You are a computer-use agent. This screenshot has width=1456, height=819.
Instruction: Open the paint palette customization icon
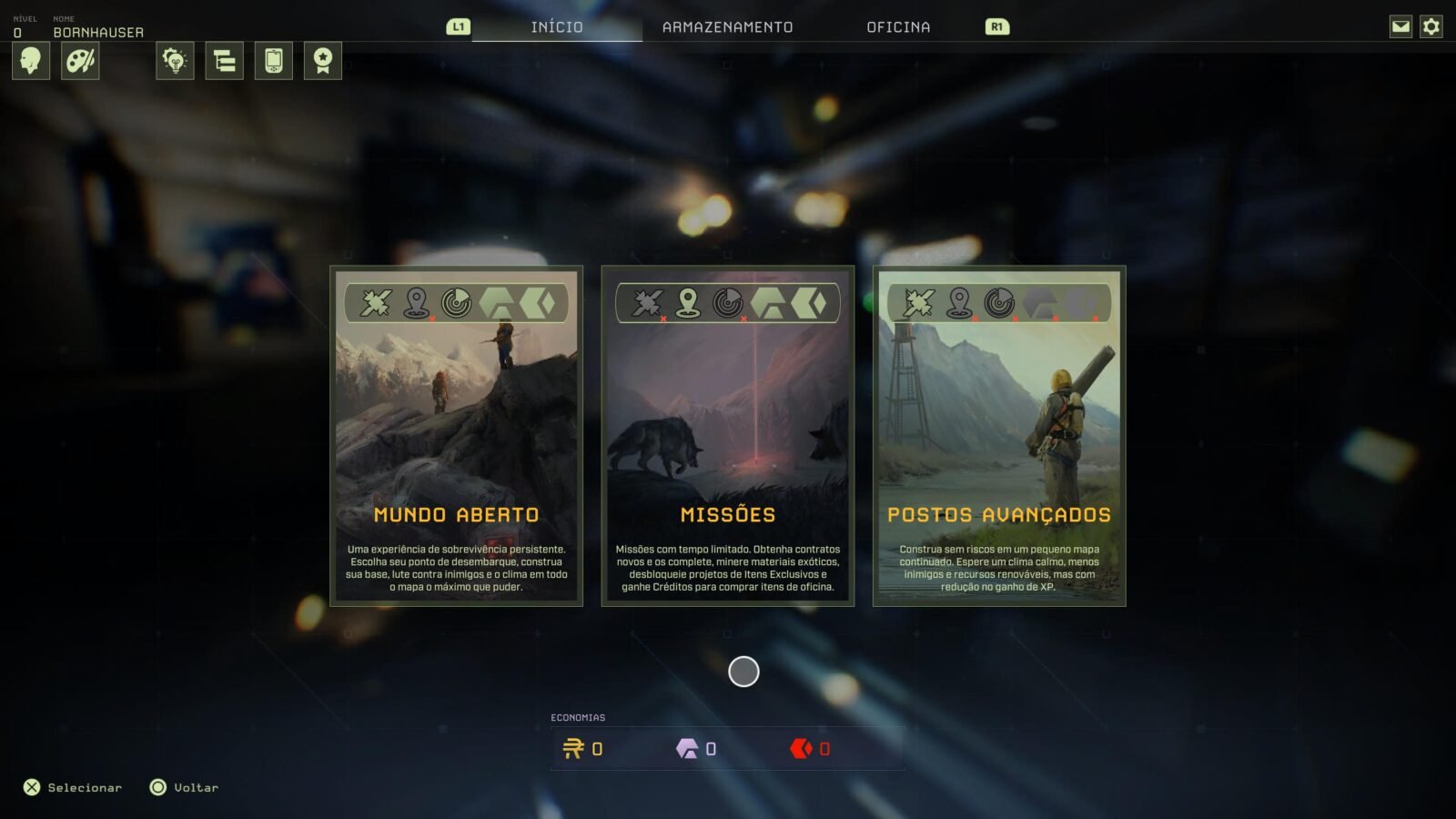point(80,61)
